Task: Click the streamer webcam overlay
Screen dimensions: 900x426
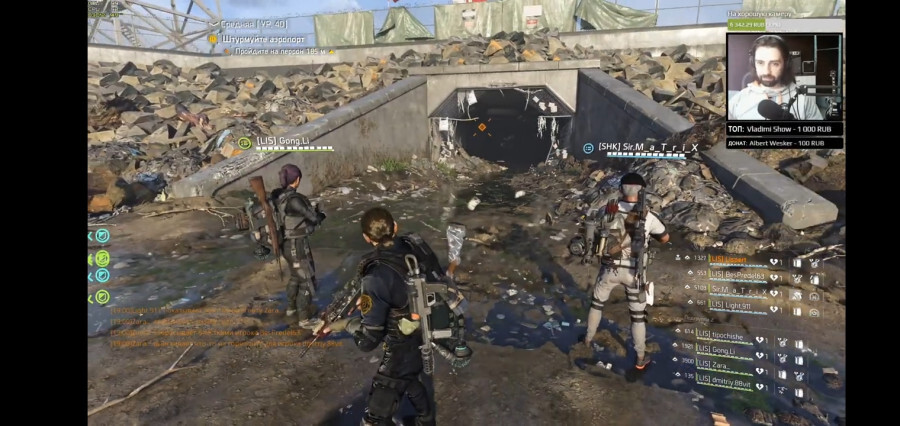Action: [x=784, y=76]
